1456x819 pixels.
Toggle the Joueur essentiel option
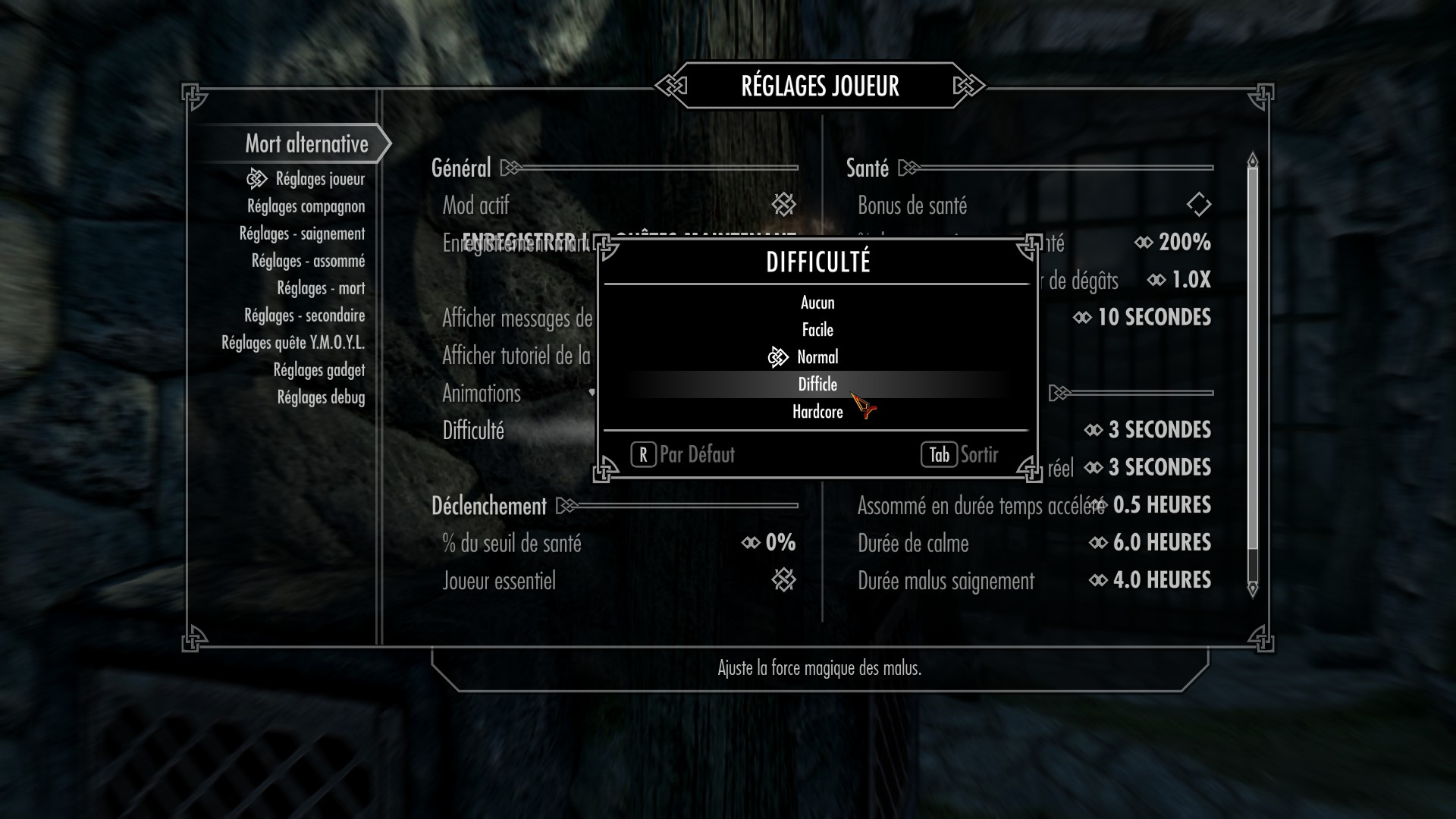[783, 580]
